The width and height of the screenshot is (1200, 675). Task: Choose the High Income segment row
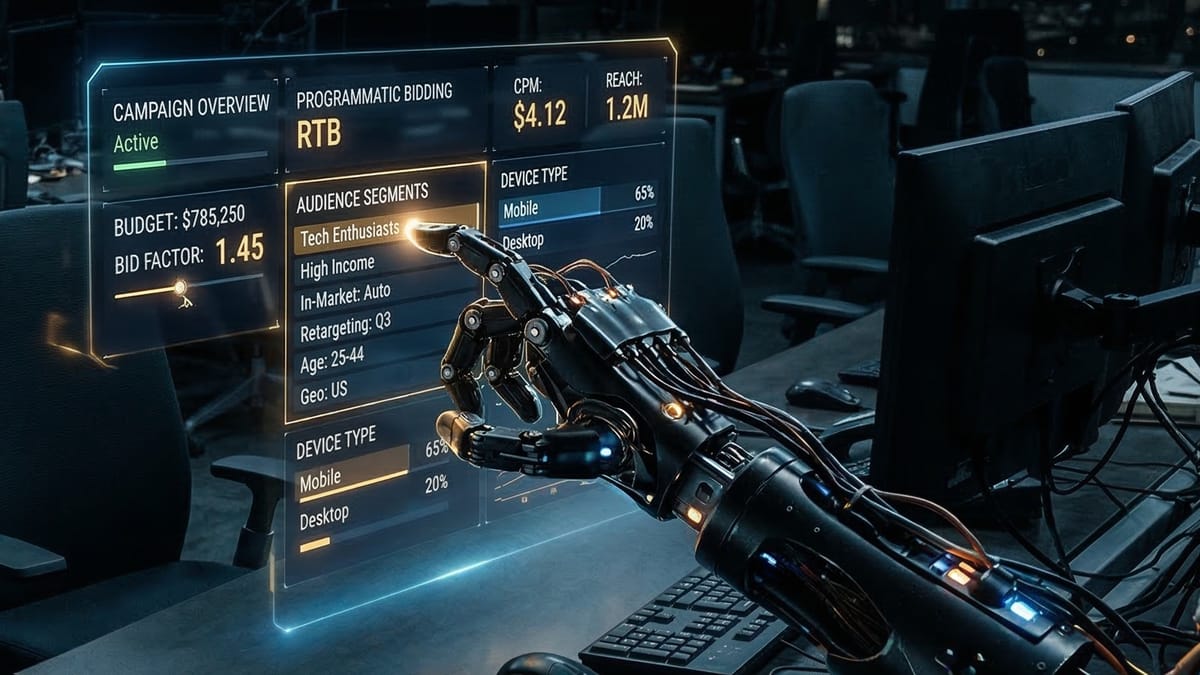click(336, 266)
